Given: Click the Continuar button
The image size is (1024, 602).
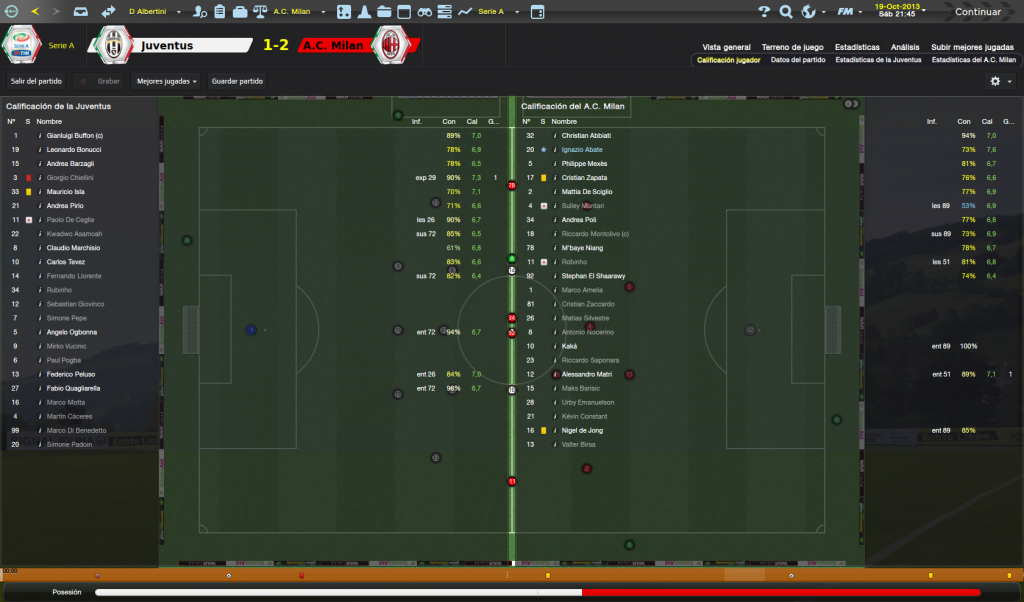Looking at the screenshot, I should [977, 12].
